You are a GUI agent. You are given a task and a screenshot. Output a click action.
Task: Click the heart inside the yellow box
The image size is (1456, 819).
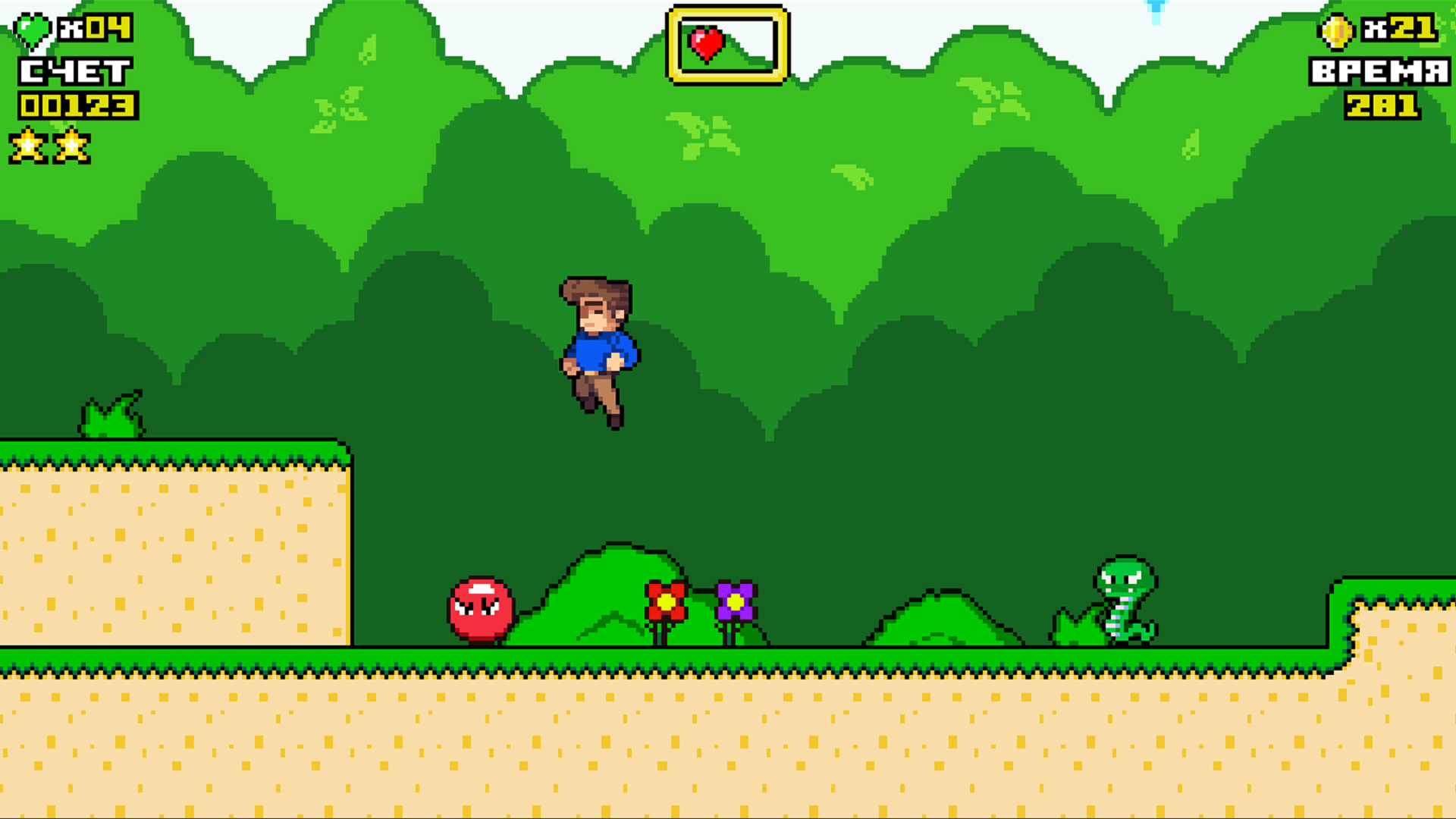click(x=706, y=42)
